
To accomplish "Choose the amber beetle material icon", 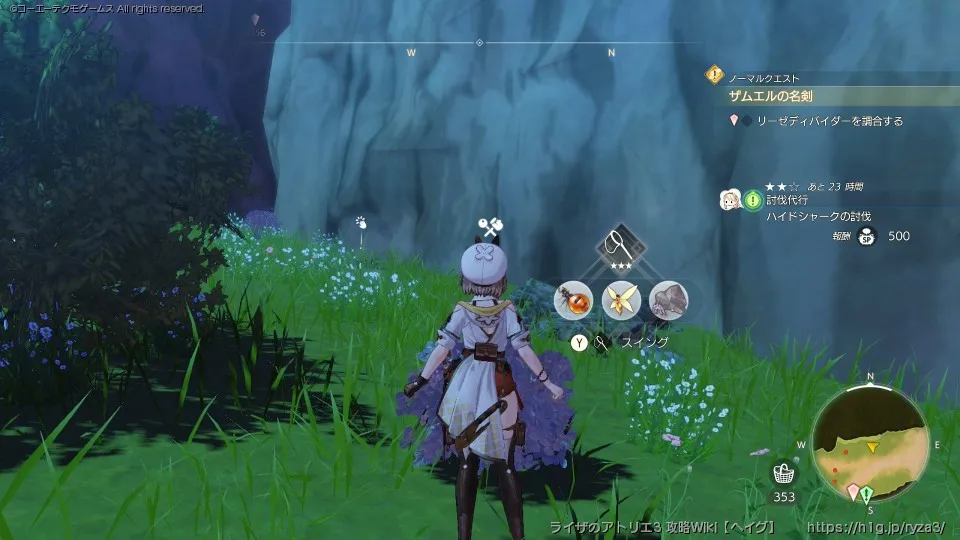I will tap(574, 298).
